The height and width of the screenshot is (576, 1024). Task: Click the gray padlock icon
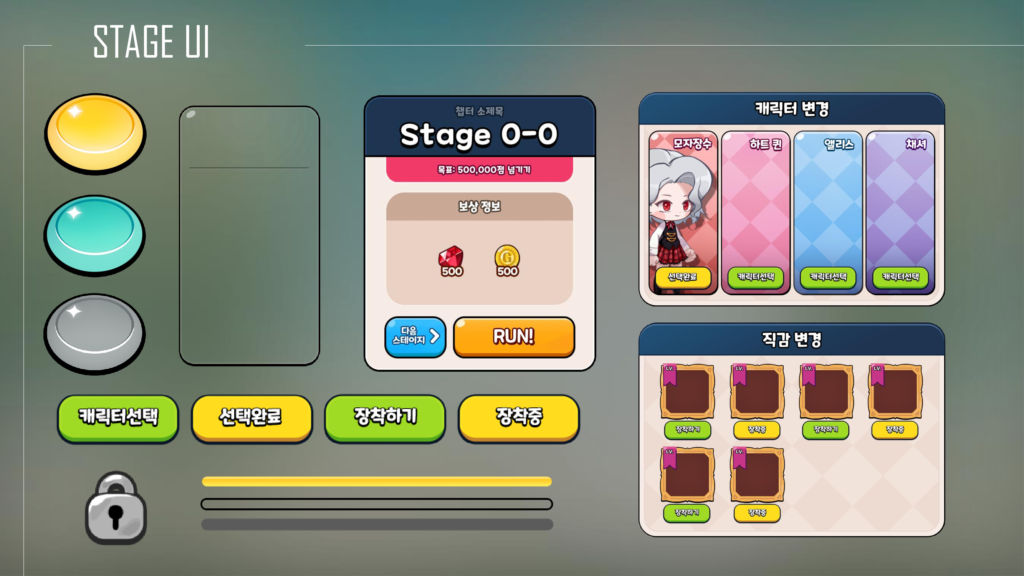[x=116, y=508]
